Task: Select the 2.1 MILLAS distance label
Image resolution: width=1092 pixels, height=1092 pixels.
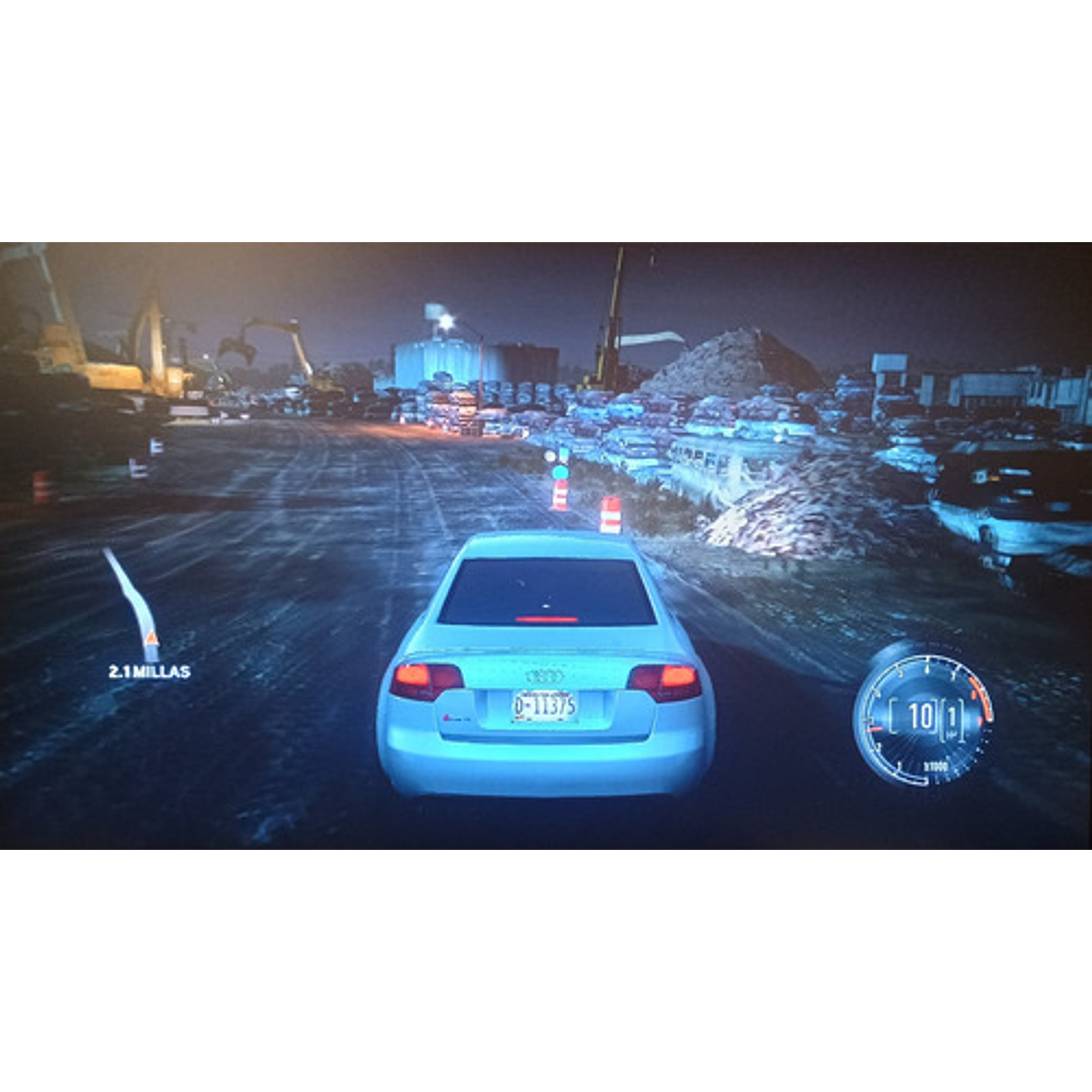Action: coord(147,671)
